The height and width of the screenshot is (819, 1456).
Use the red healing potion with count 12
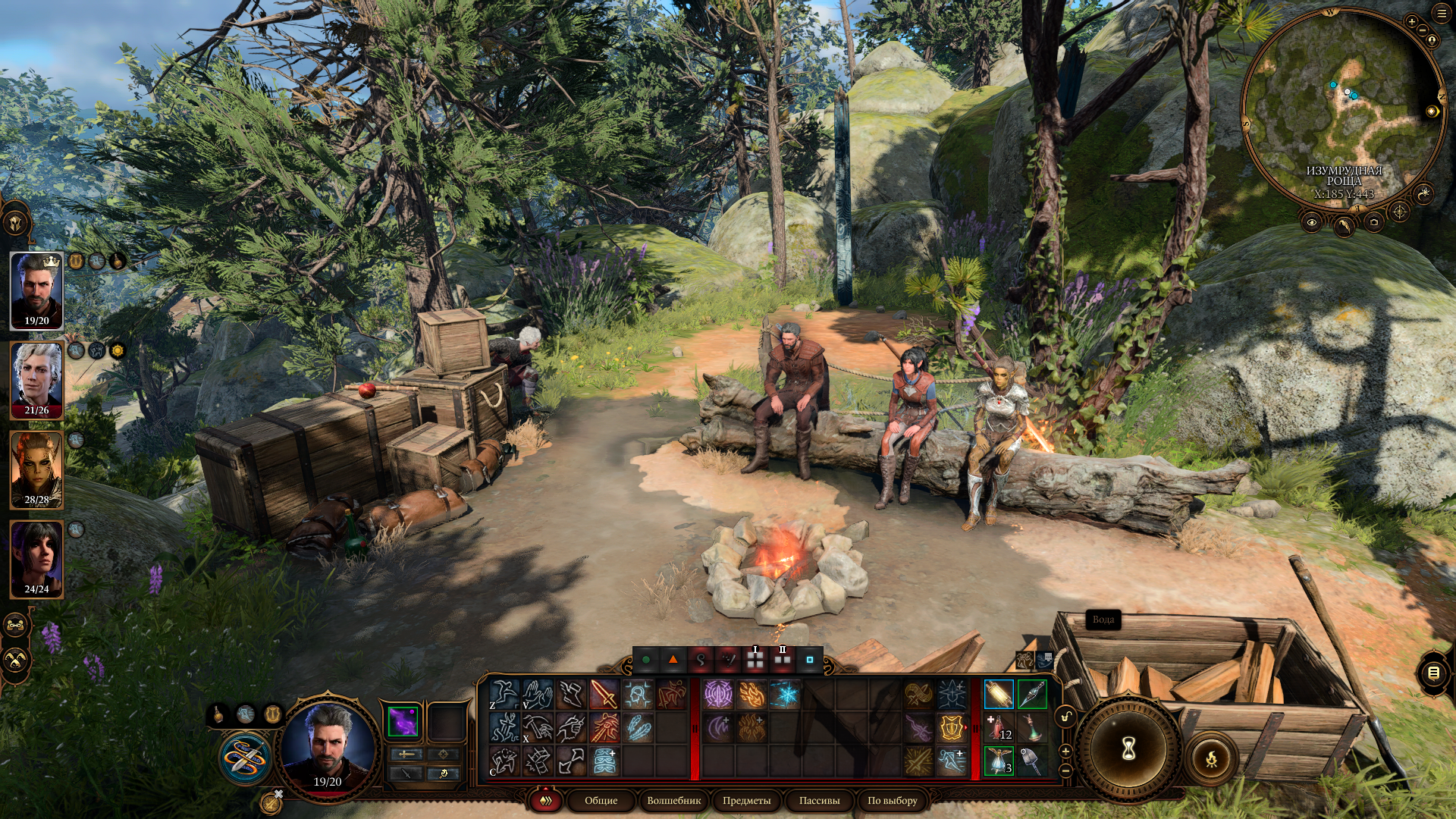[x=998, y=727]
